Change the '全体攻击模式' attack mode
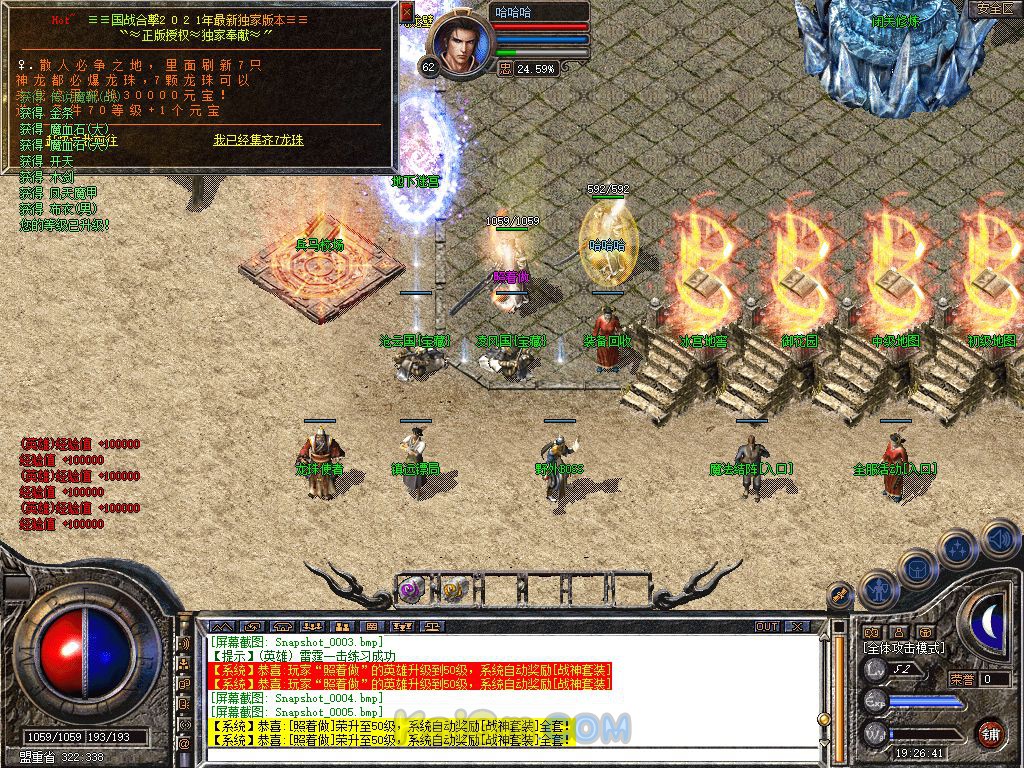This screenshot has height=768, width=1024. tap(905, 648)
